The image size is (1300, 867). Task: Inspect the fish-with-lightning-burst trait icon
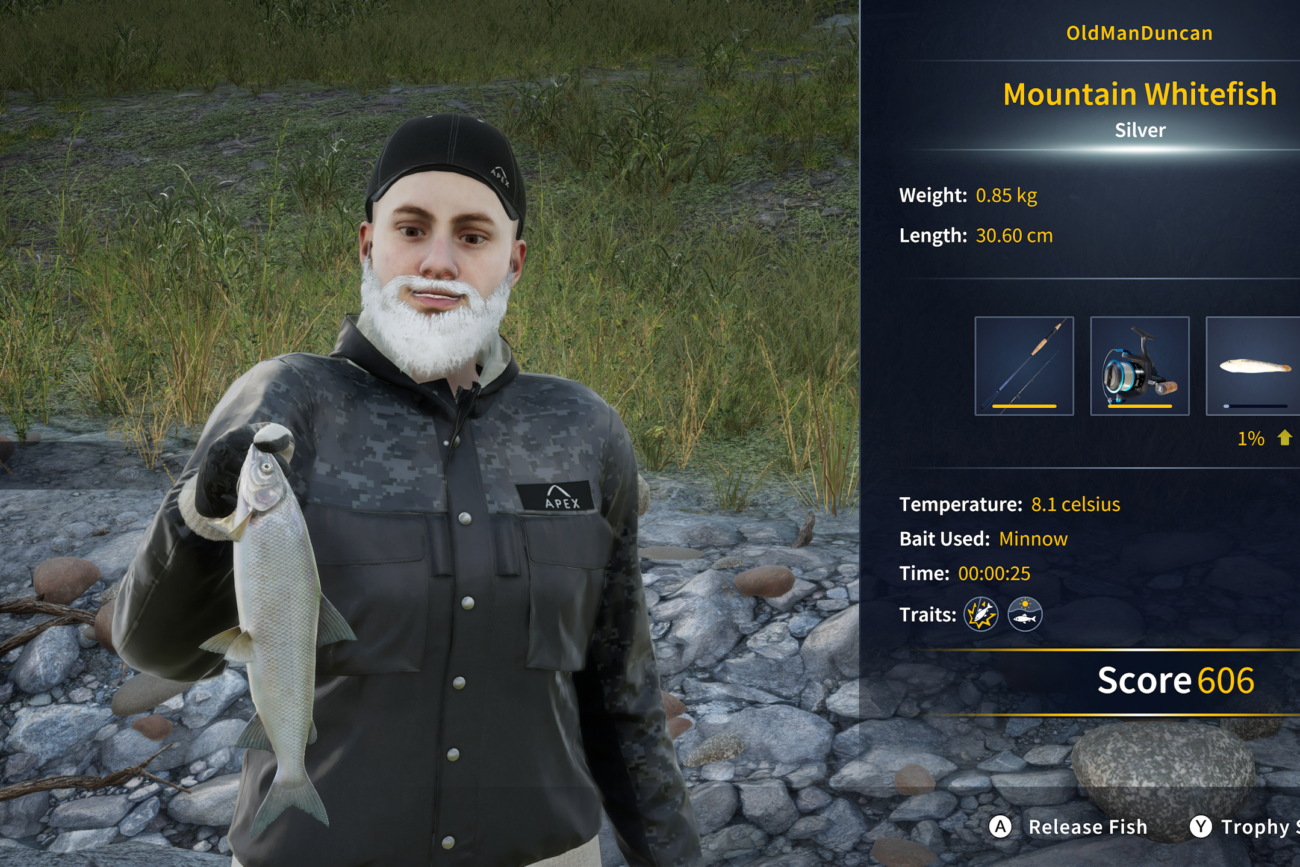click(x=981, y=614)
